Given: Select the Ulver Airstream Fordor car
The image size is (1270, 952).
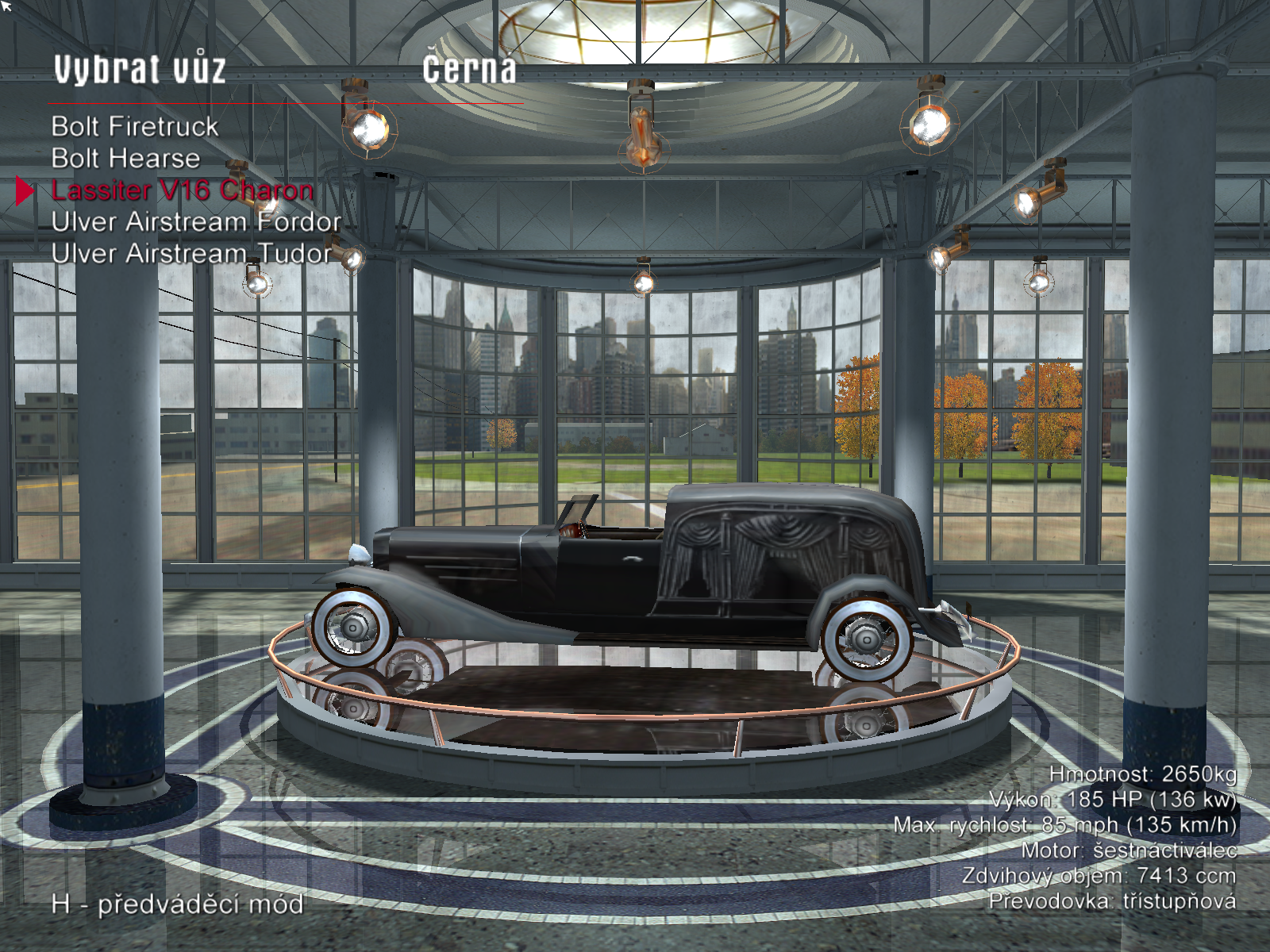Looking at the screenshot, I should point(196,222).
